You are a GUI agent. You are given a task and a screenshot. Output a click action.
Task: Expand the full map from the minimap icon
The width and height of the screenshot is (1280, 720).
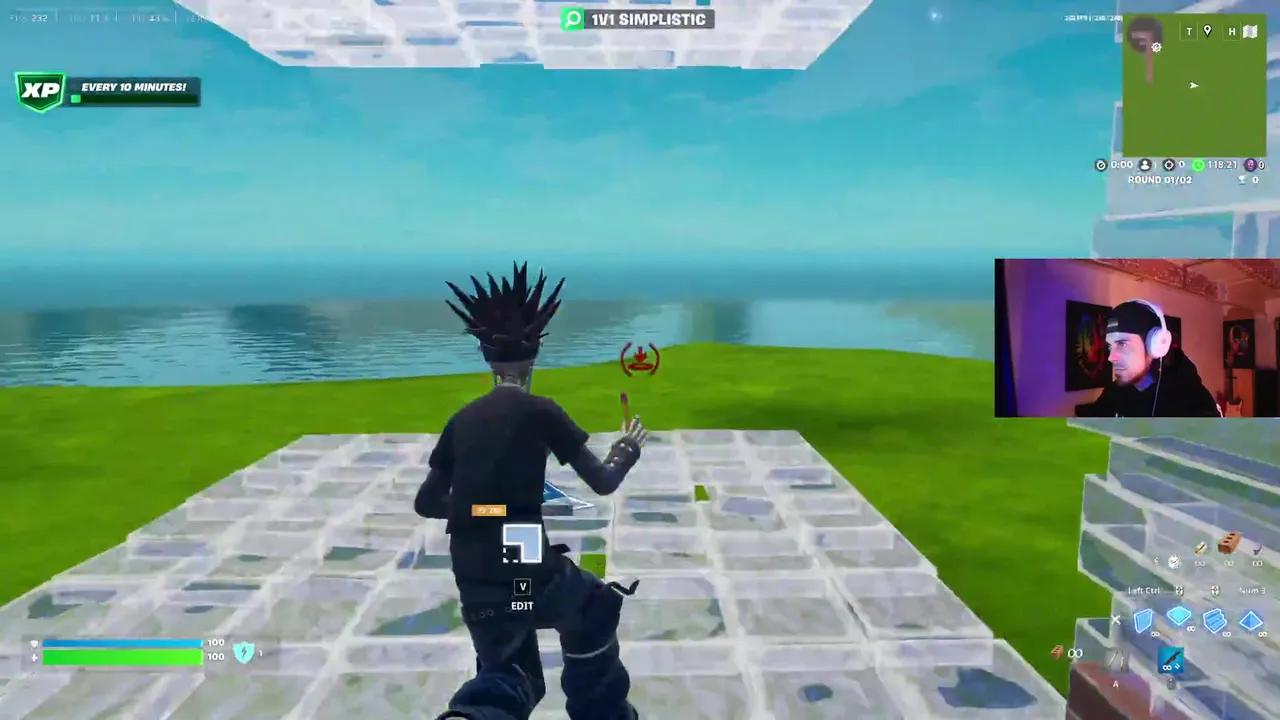pyautogui.click(x=1251, y=32)
